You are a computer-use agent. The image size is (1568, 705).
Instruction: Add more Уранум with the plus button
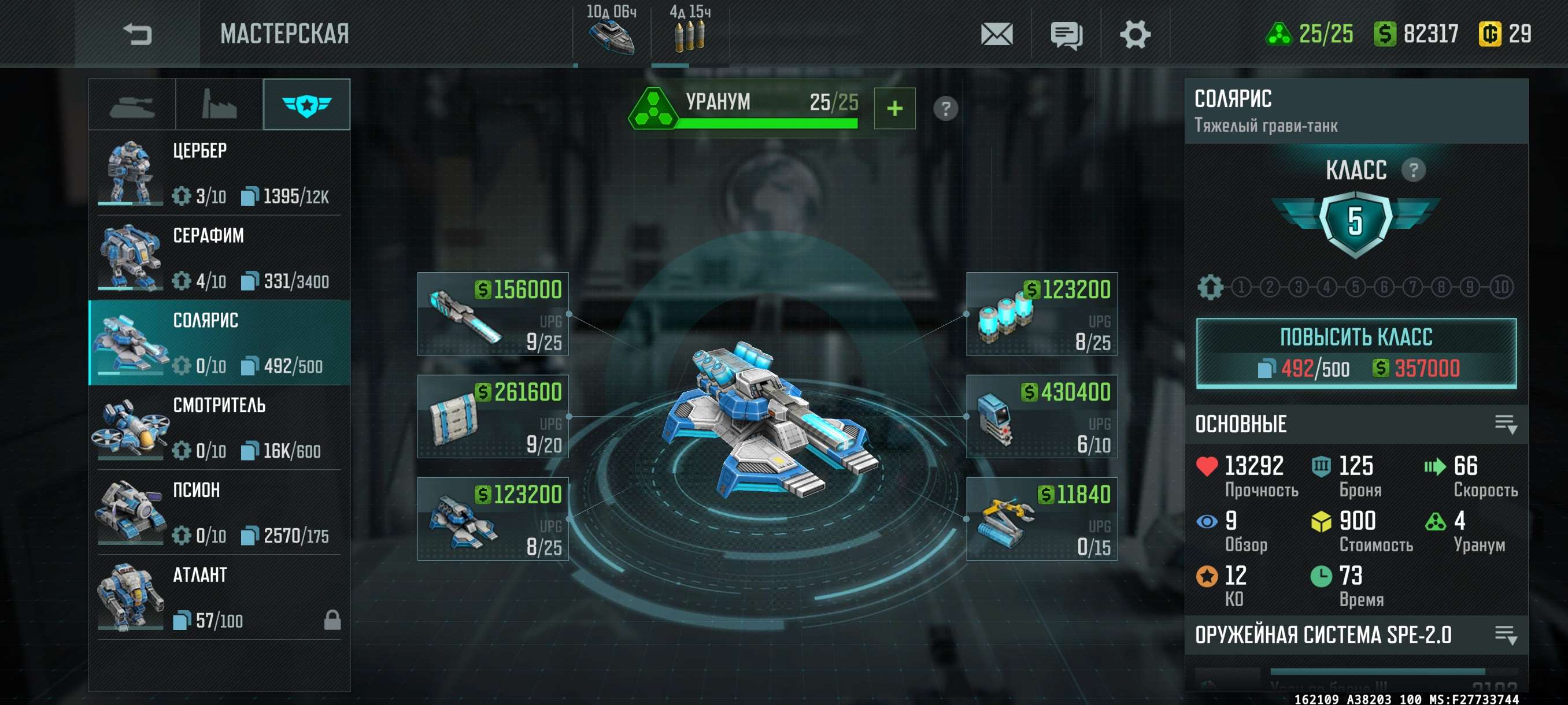894,108
